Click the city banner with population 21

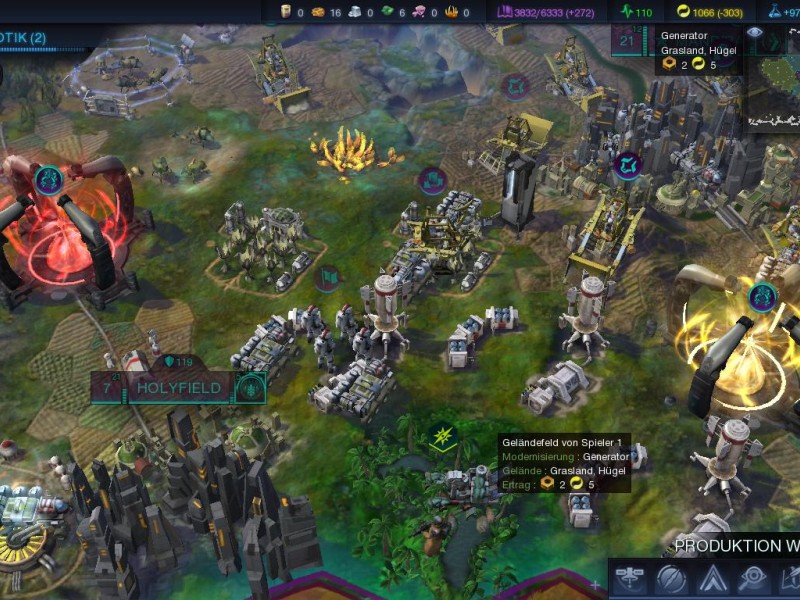tap(630, 42)
